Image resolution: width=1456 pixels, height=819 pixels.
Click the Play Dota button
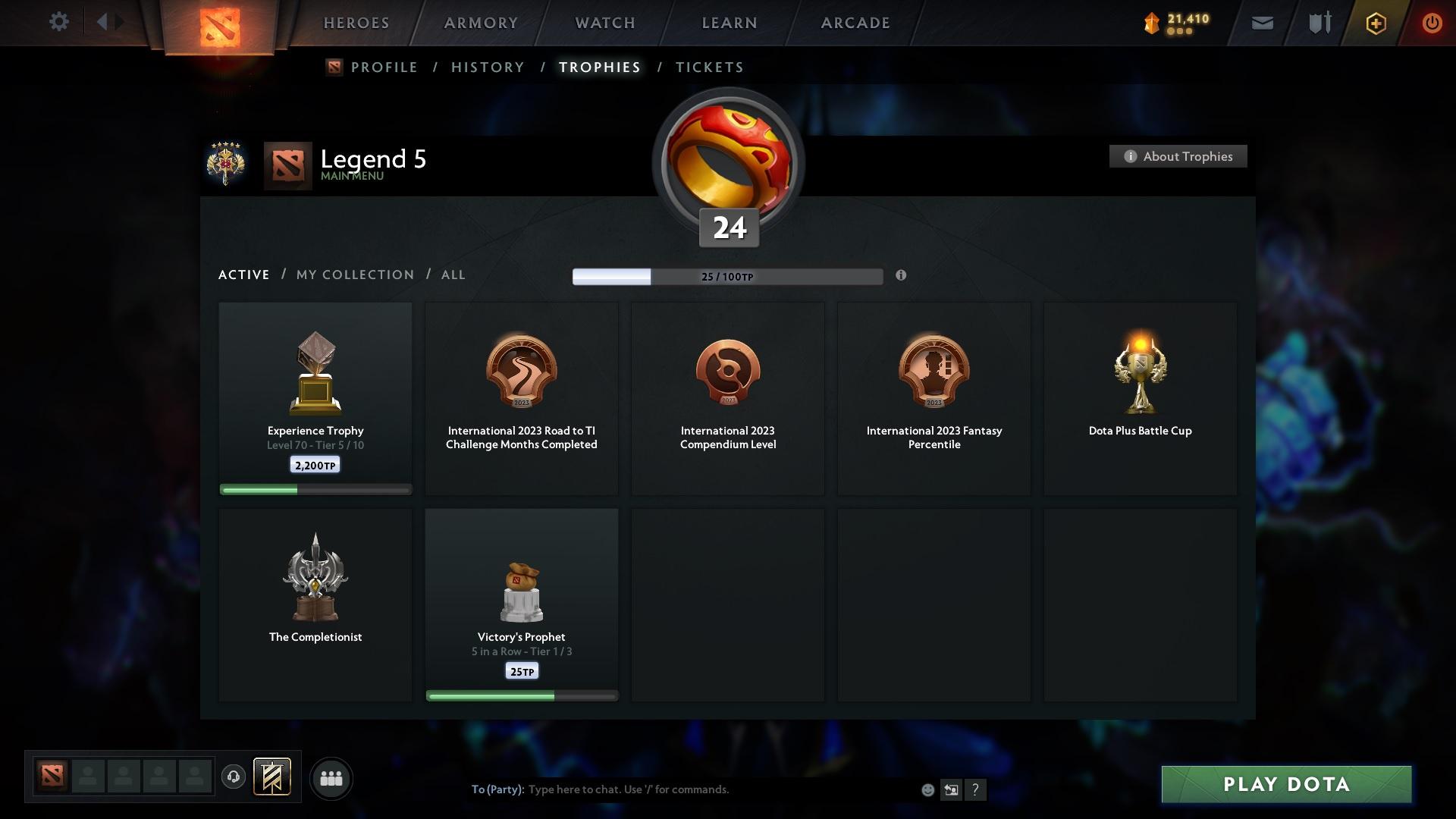point(1286,784)
